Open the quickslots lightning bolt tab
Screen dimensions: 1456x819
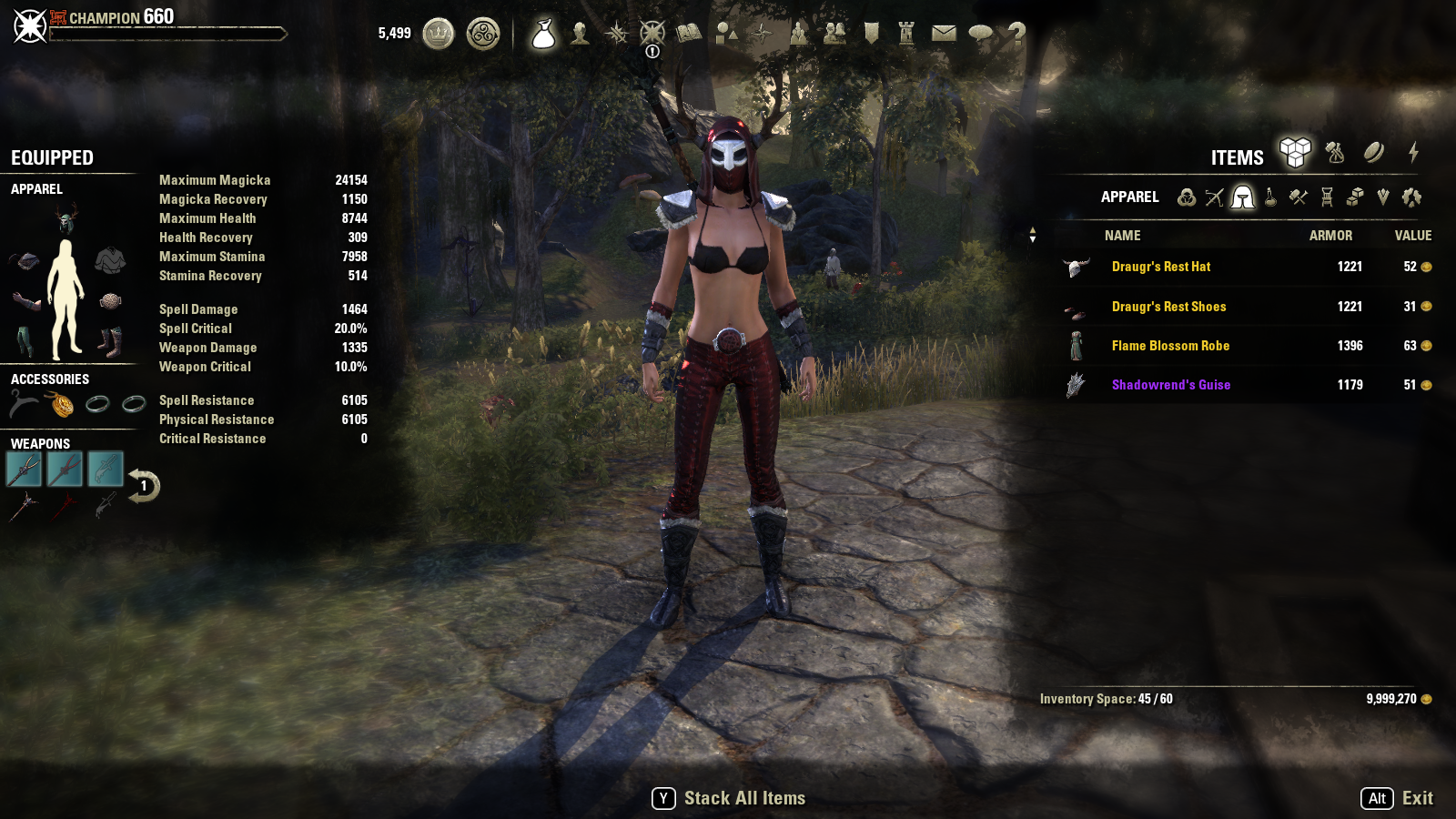coord(1413,153)
